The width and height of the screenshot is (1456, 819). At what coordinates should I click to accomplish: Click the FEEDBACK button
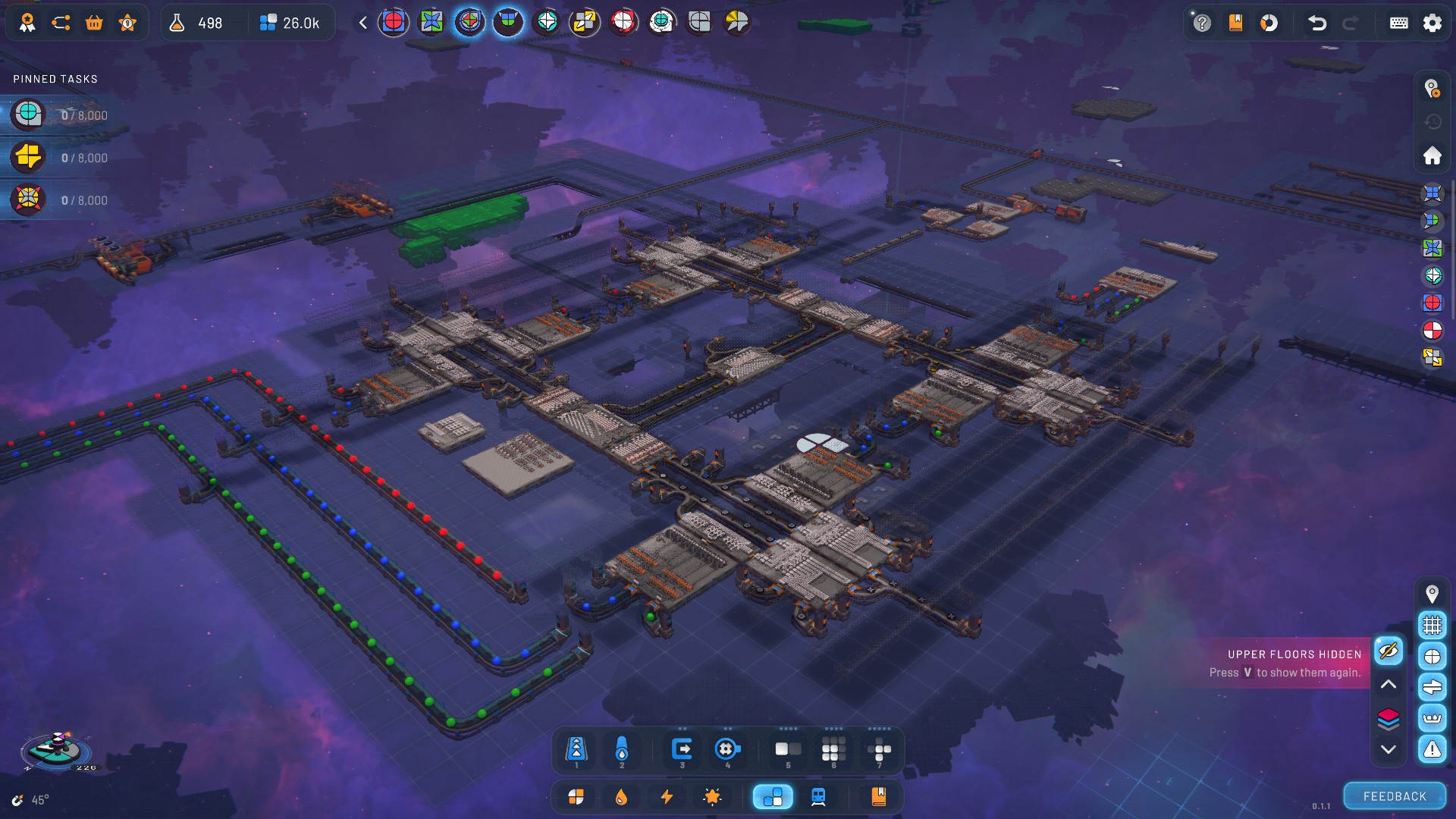pos(1395,796)
